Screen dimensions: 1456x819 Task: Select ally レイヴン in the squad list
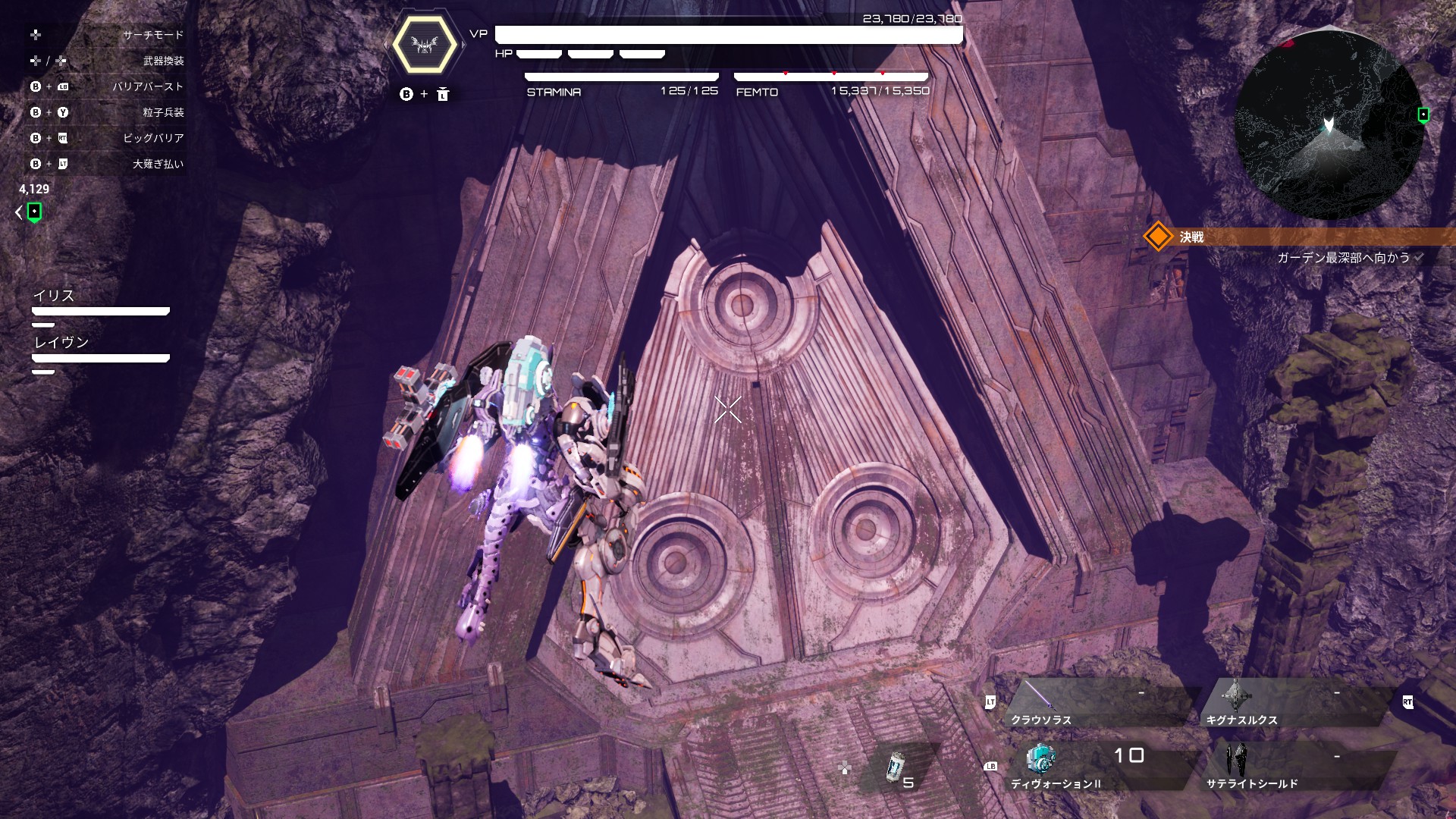pos(100,350)
